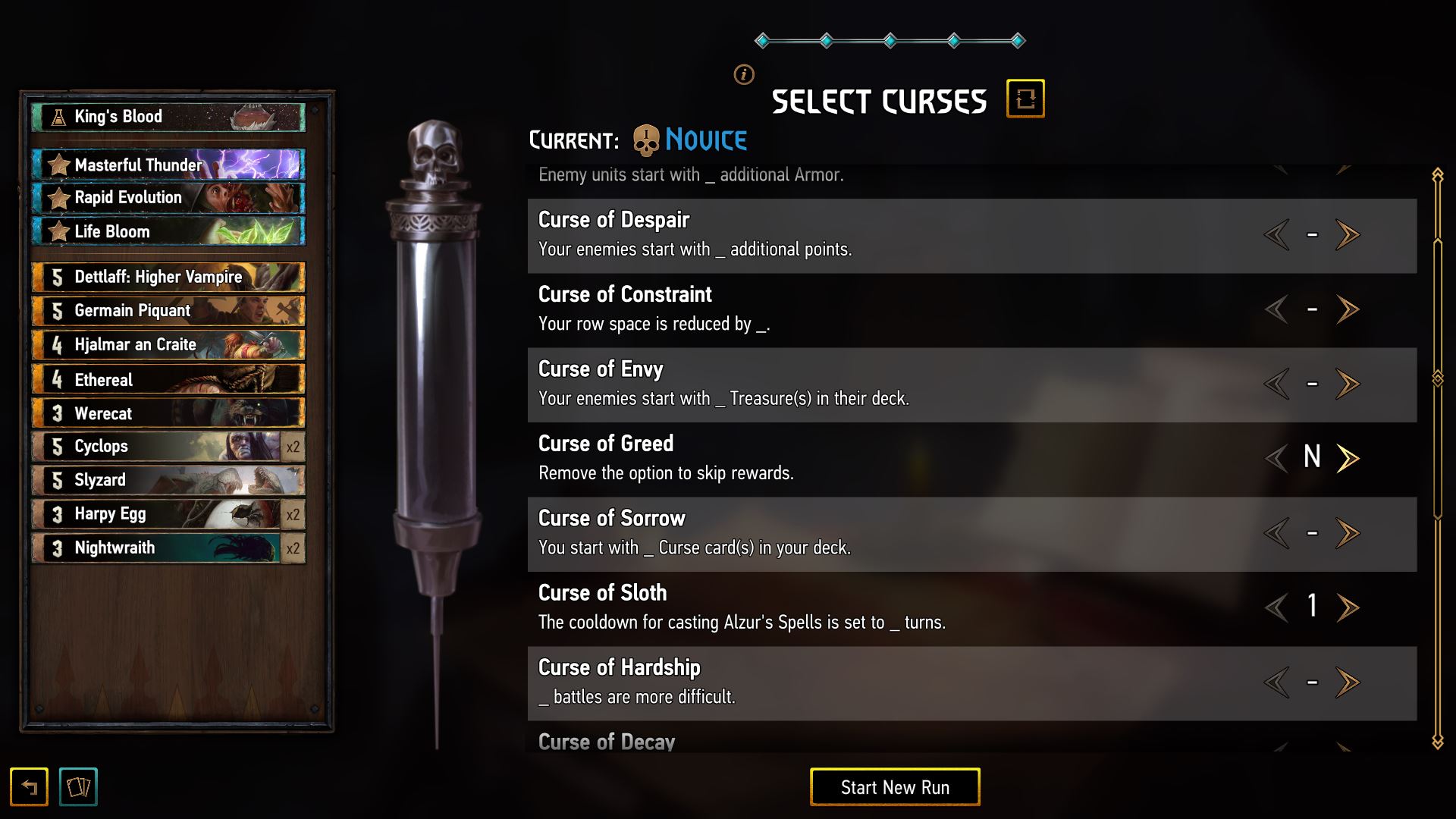This screenshot has width=1456, height=819.
Task: Click the flask icon on King's Blood
Action: click(57, 116)
